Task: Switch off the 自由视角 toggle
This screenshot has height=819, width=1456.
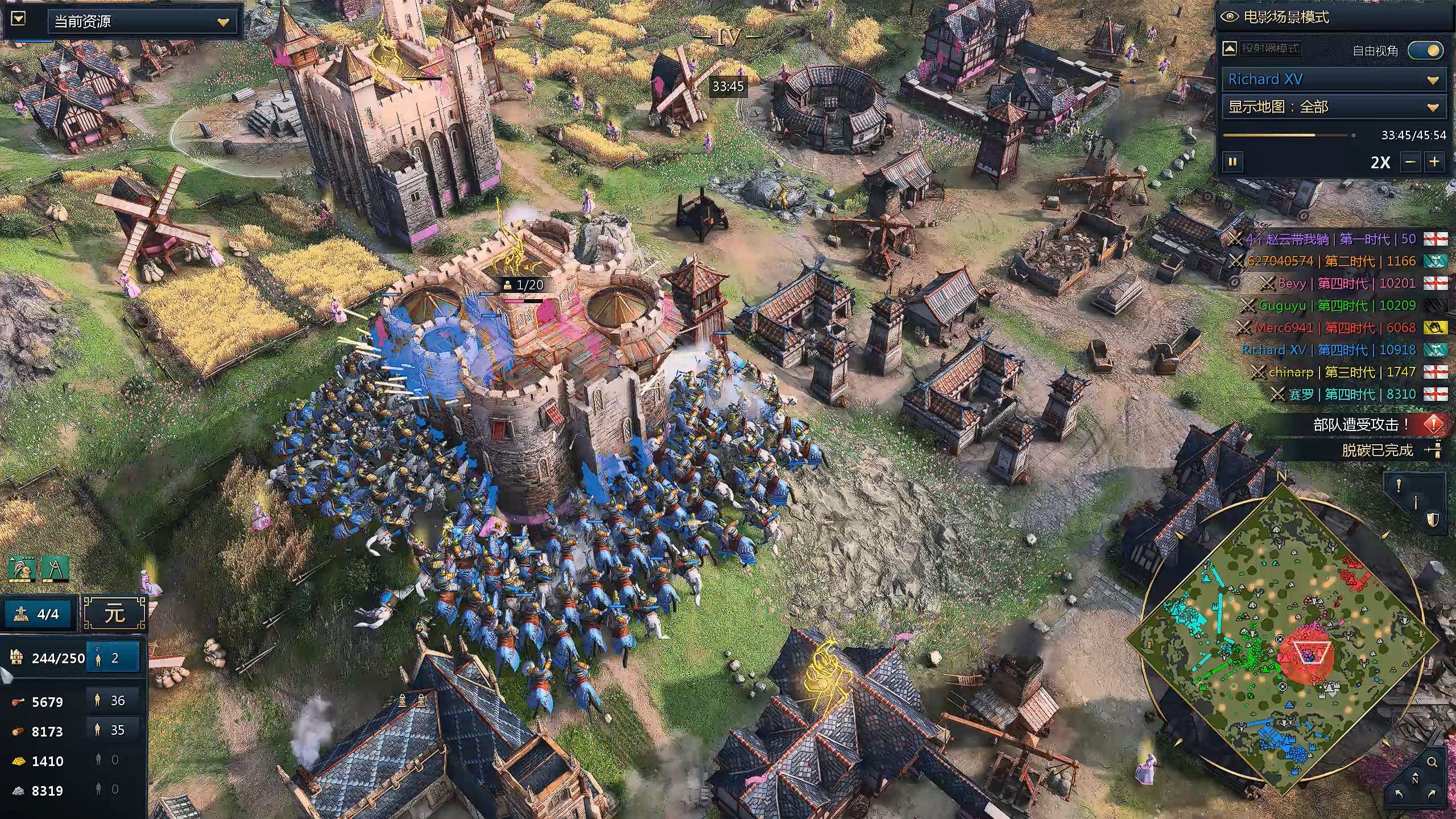Action: click(x=1426, y=51)
